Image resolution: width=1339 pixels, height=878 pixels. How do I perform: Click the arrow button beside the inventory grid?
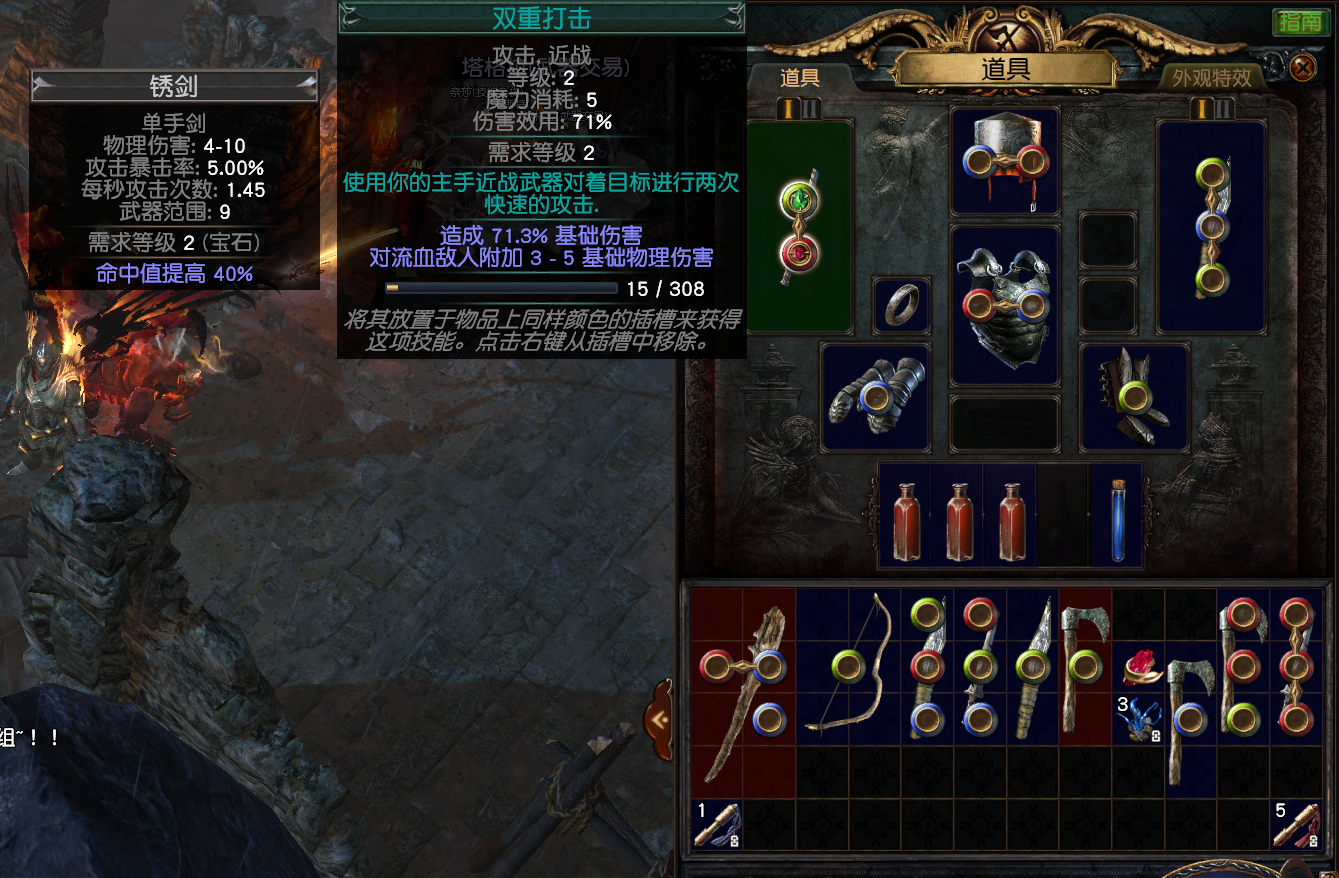pos(658,718)
